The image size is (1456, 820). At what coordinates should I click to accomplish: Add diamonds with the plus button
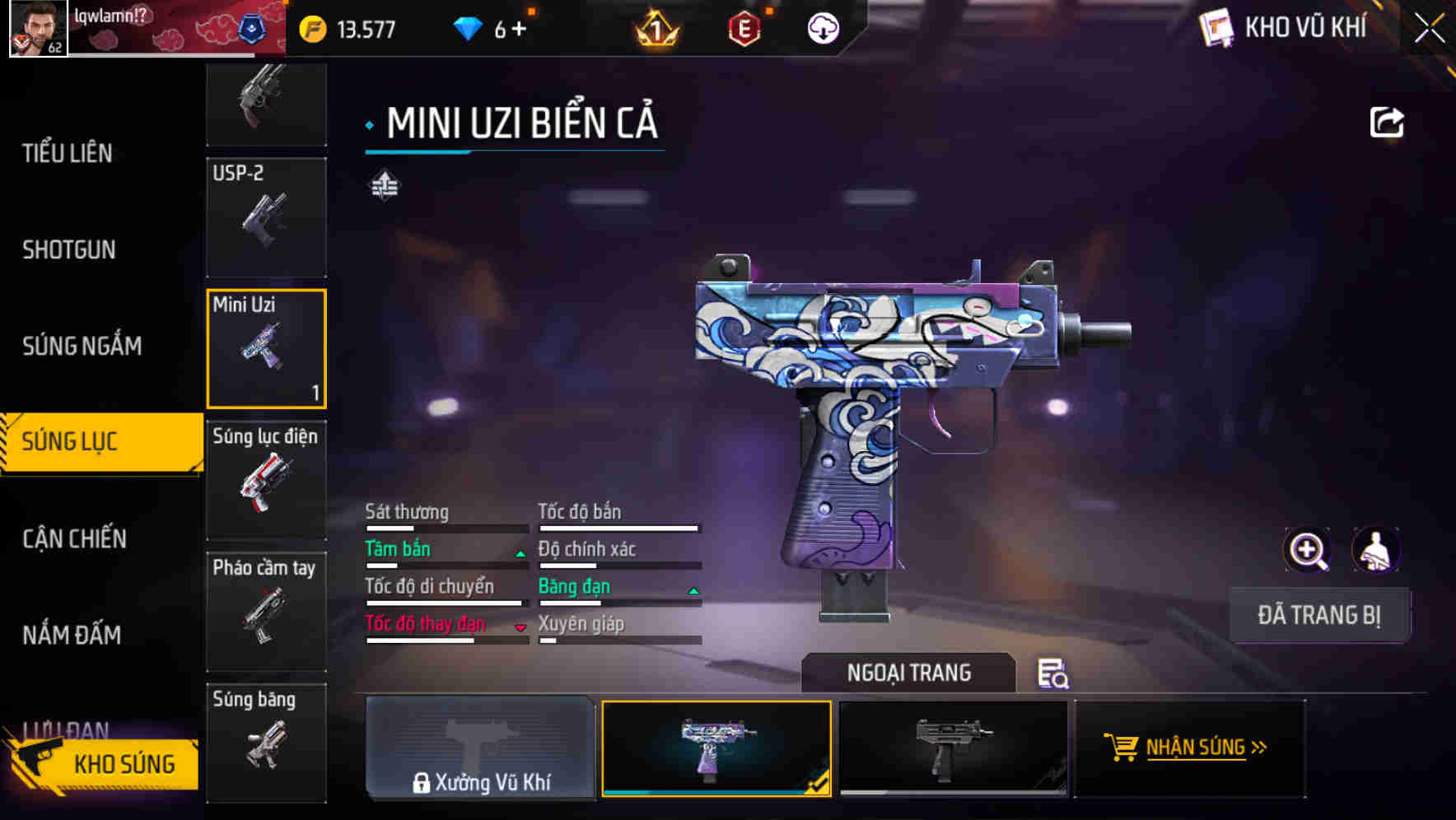point(519,30)
